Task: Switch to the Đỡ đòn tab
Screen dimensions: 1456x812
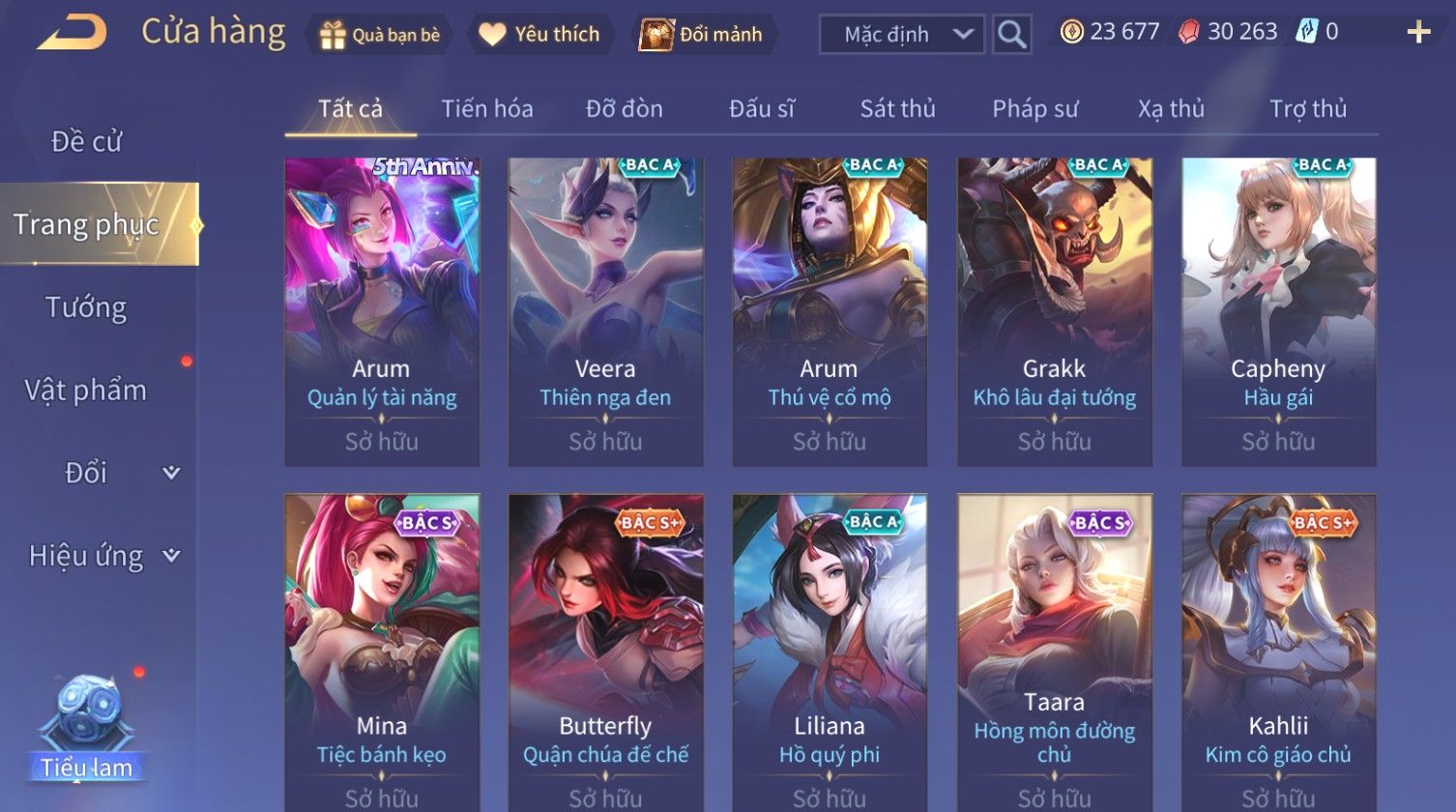Action: point(625,109)
